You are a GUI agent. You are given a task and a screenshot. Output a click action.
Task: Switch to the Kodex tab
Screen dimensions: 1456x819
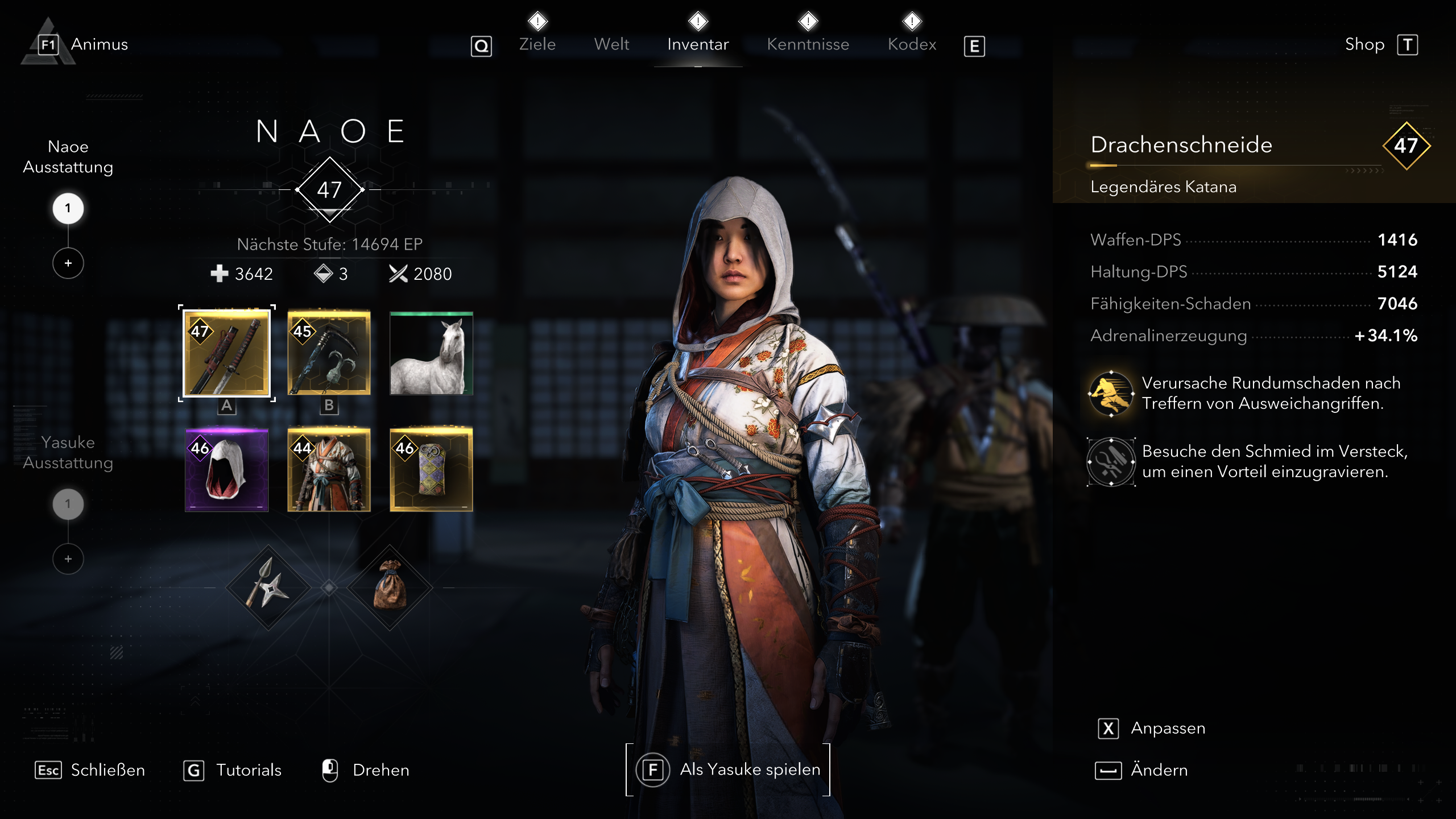(912, 44)
